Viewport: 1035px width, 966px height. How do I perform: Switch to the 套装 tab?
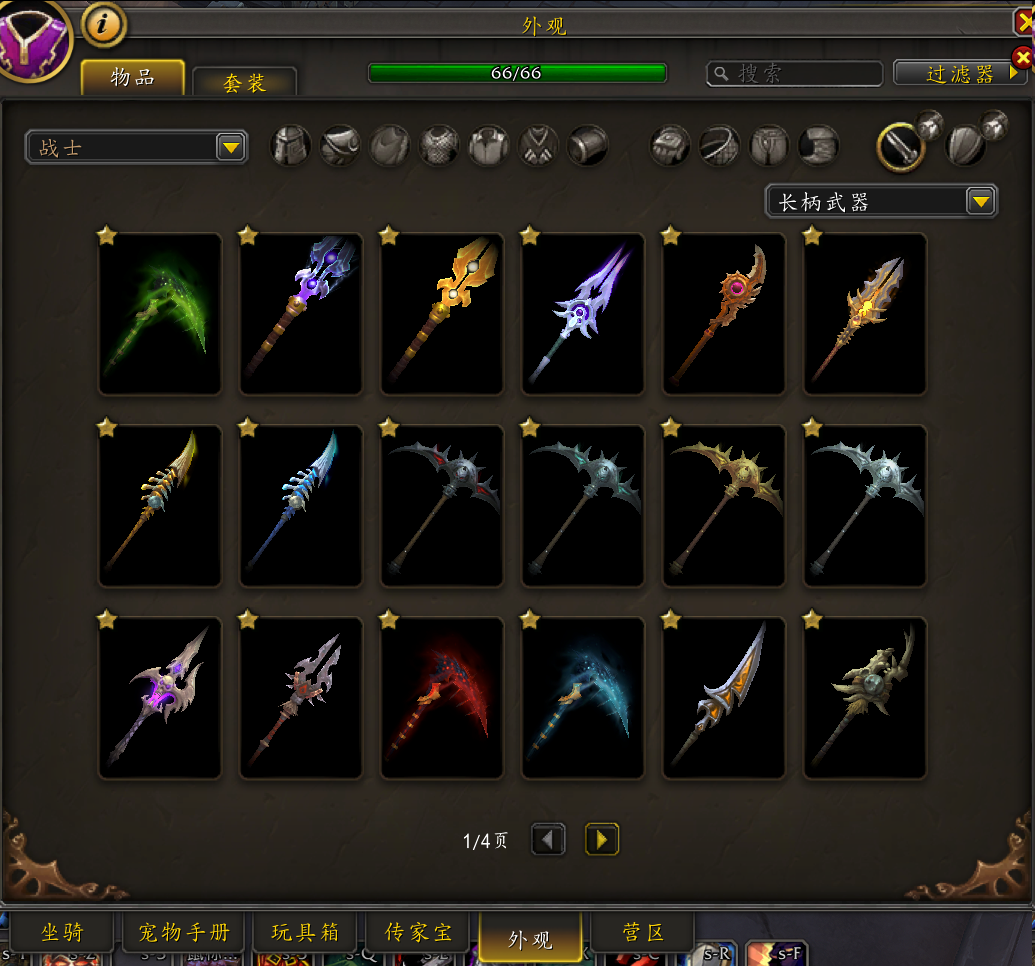pyautogui.click(x=244, y=83)
